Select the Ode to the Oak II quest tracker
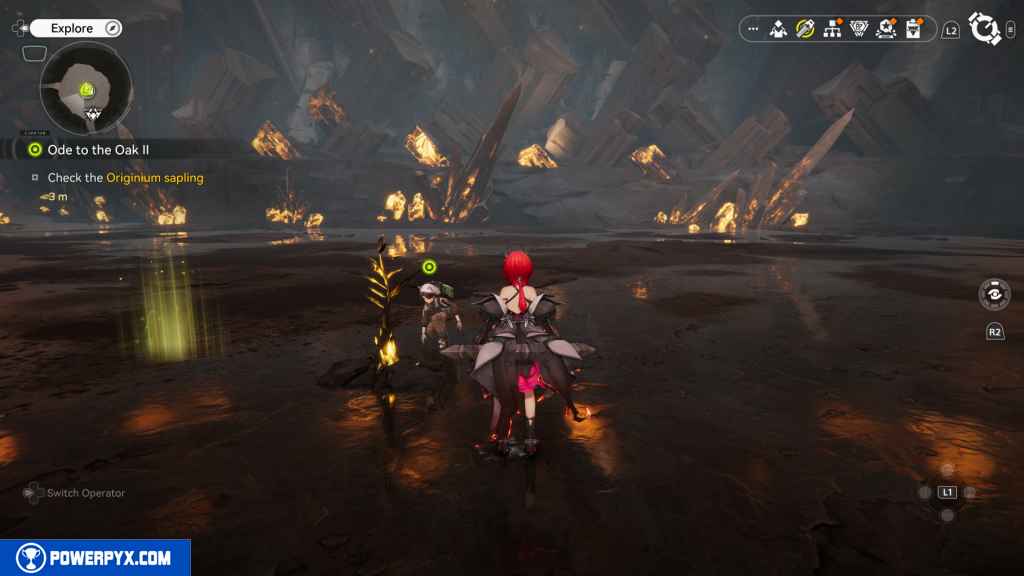Viewport: 1024px width, 576px height. click(x=96, y=149)
